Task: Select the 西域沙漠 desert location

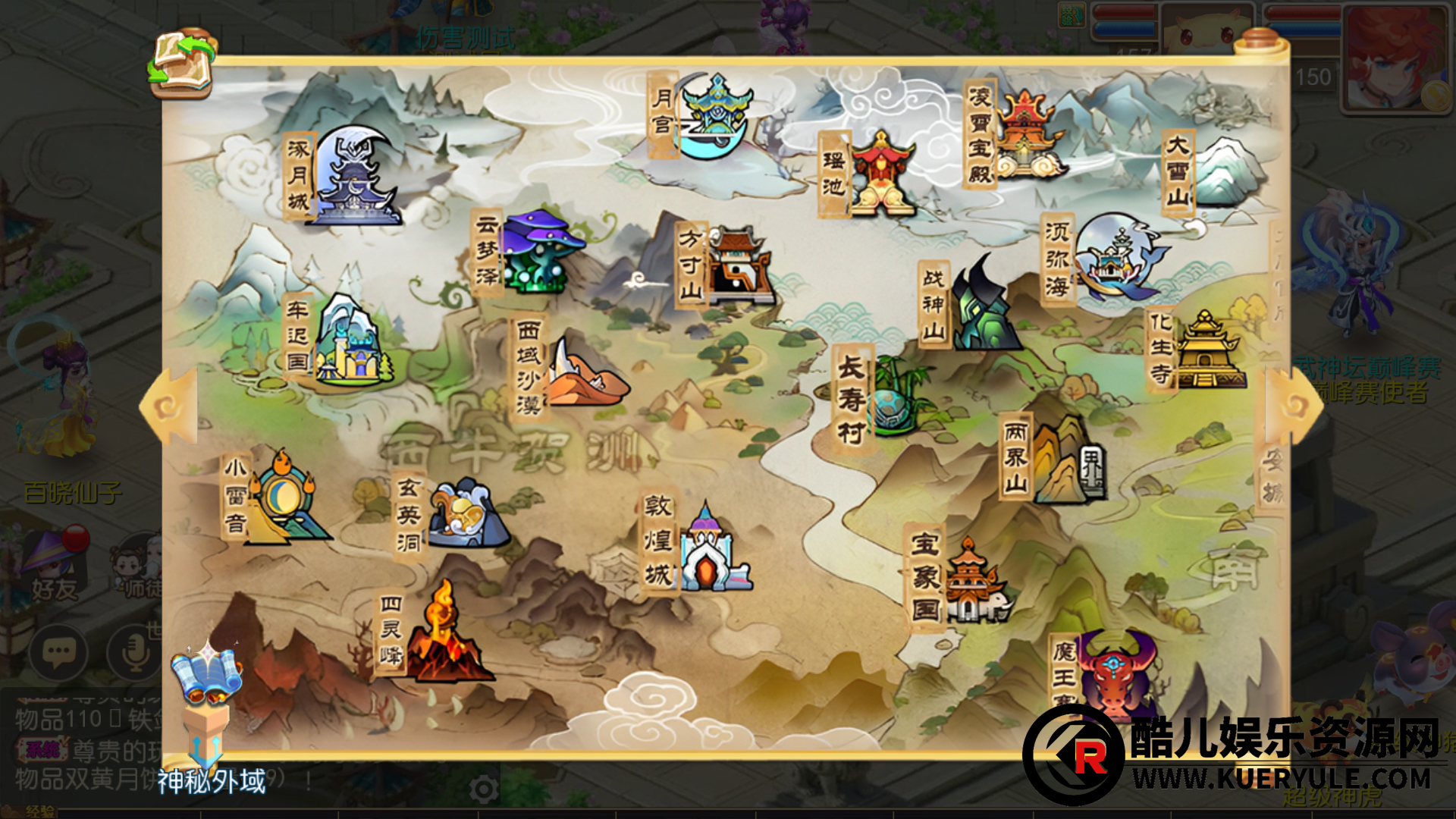Action: pos(584,373)
